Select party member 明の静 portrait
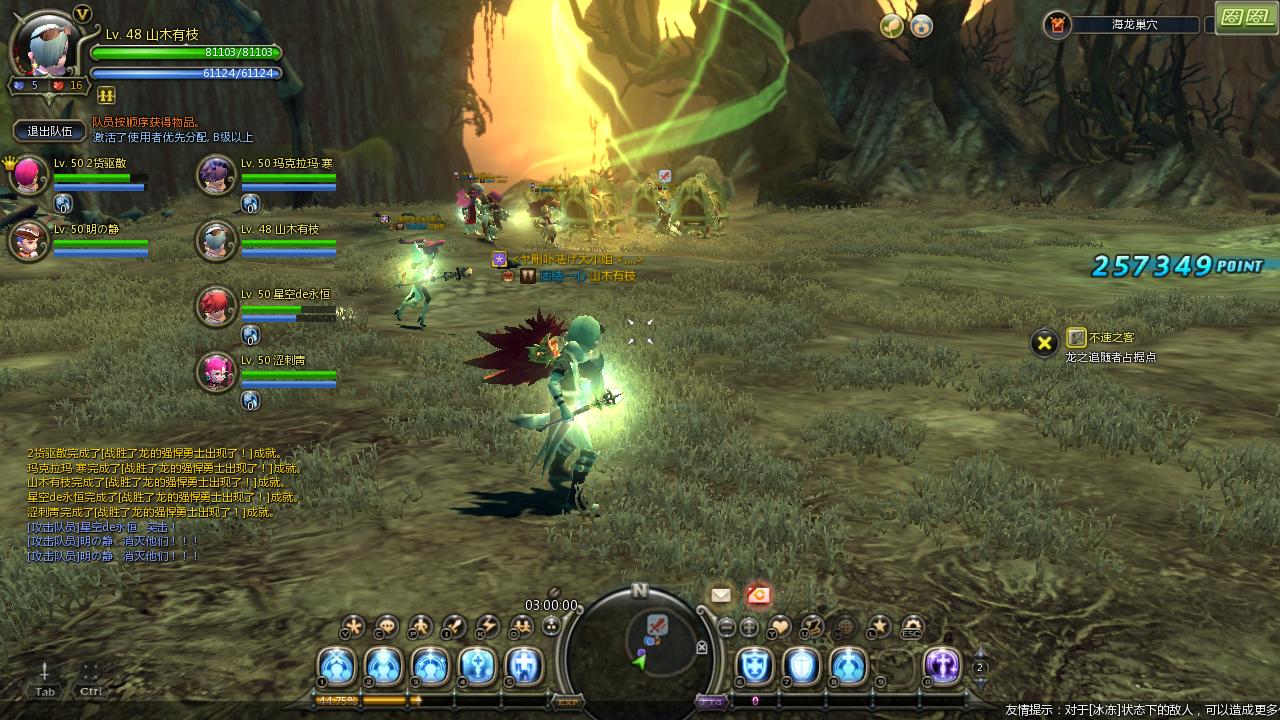 click(30, 241)
